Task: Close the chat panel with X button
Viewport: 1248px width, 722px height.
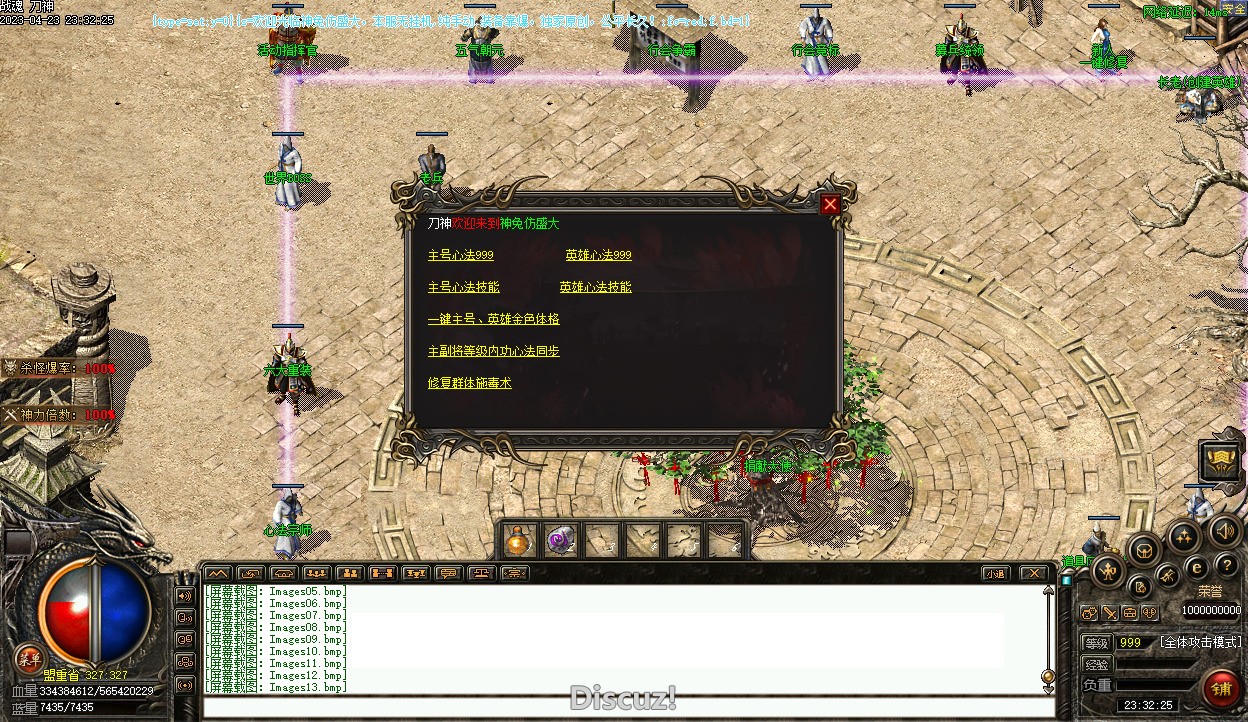Action: click(x=1033, y=573)
